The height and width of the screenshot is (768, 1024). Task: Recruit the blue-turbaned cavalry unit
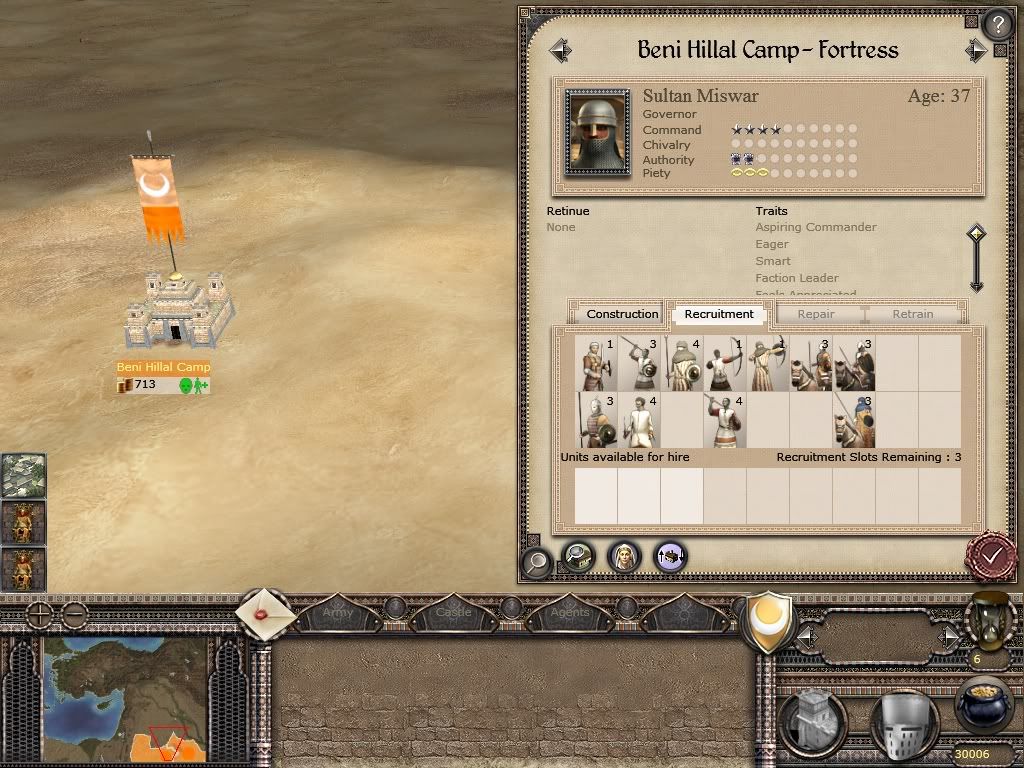click(x=855, y=421)
